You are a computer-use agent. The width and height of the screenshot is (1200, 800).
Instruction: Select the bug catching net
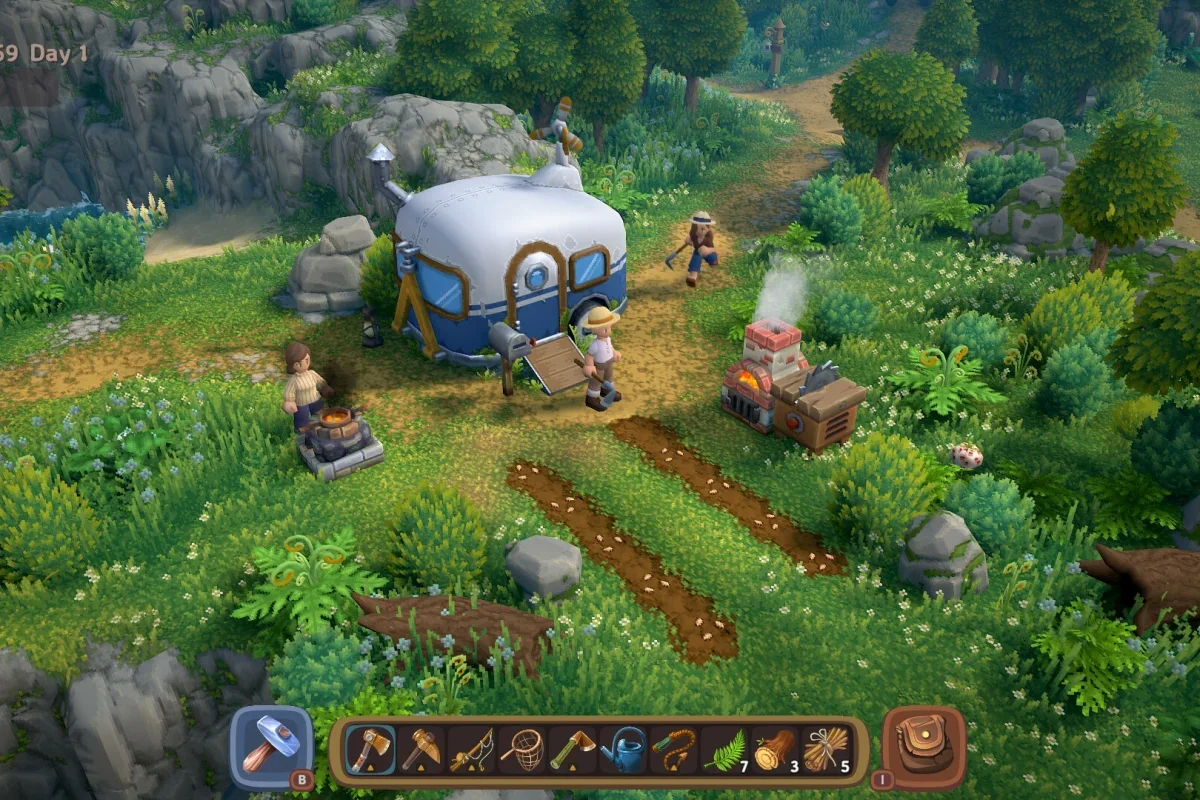click(523, 750)
